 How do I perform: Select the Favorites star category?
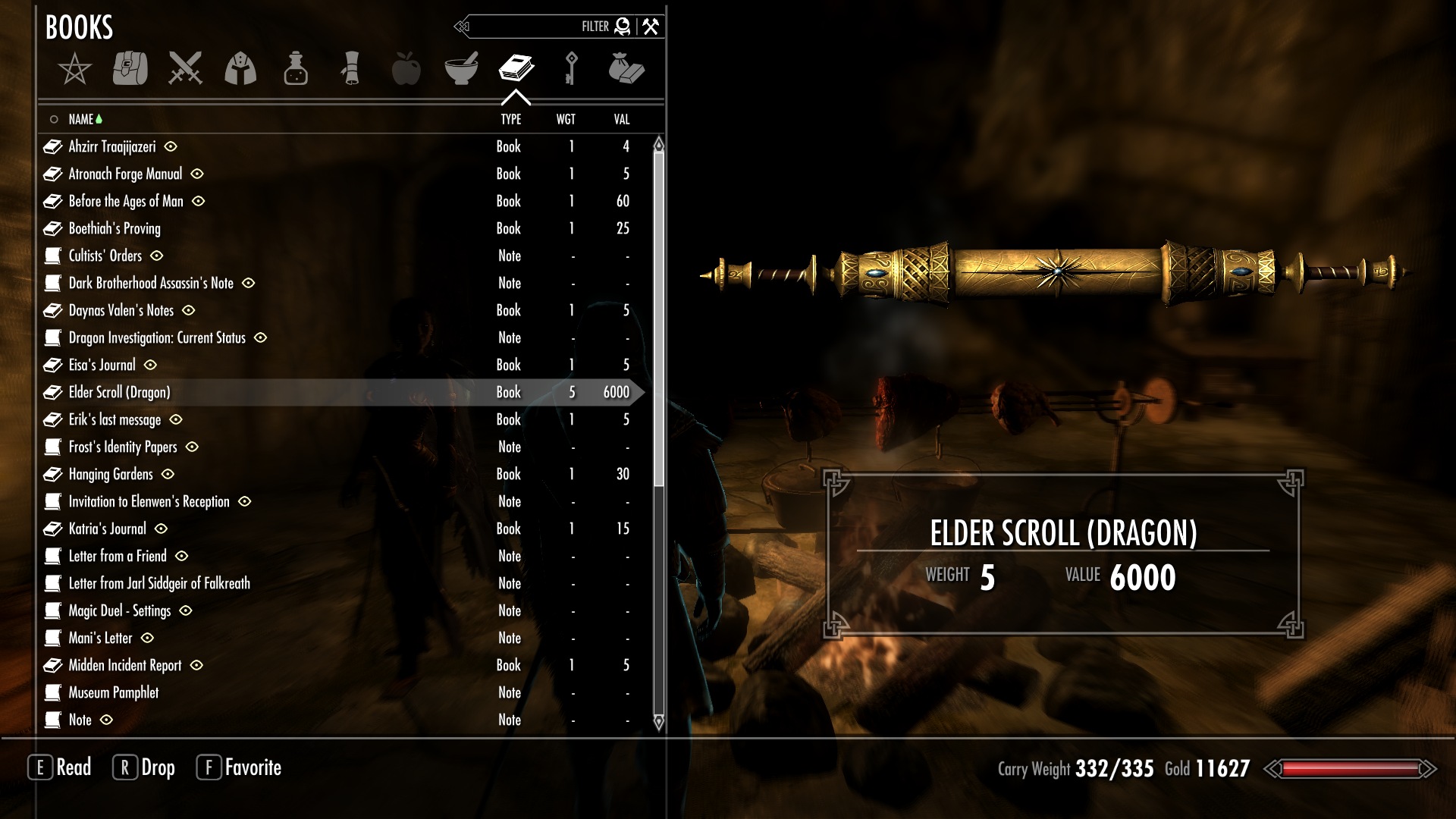click(x=74, y=69)
